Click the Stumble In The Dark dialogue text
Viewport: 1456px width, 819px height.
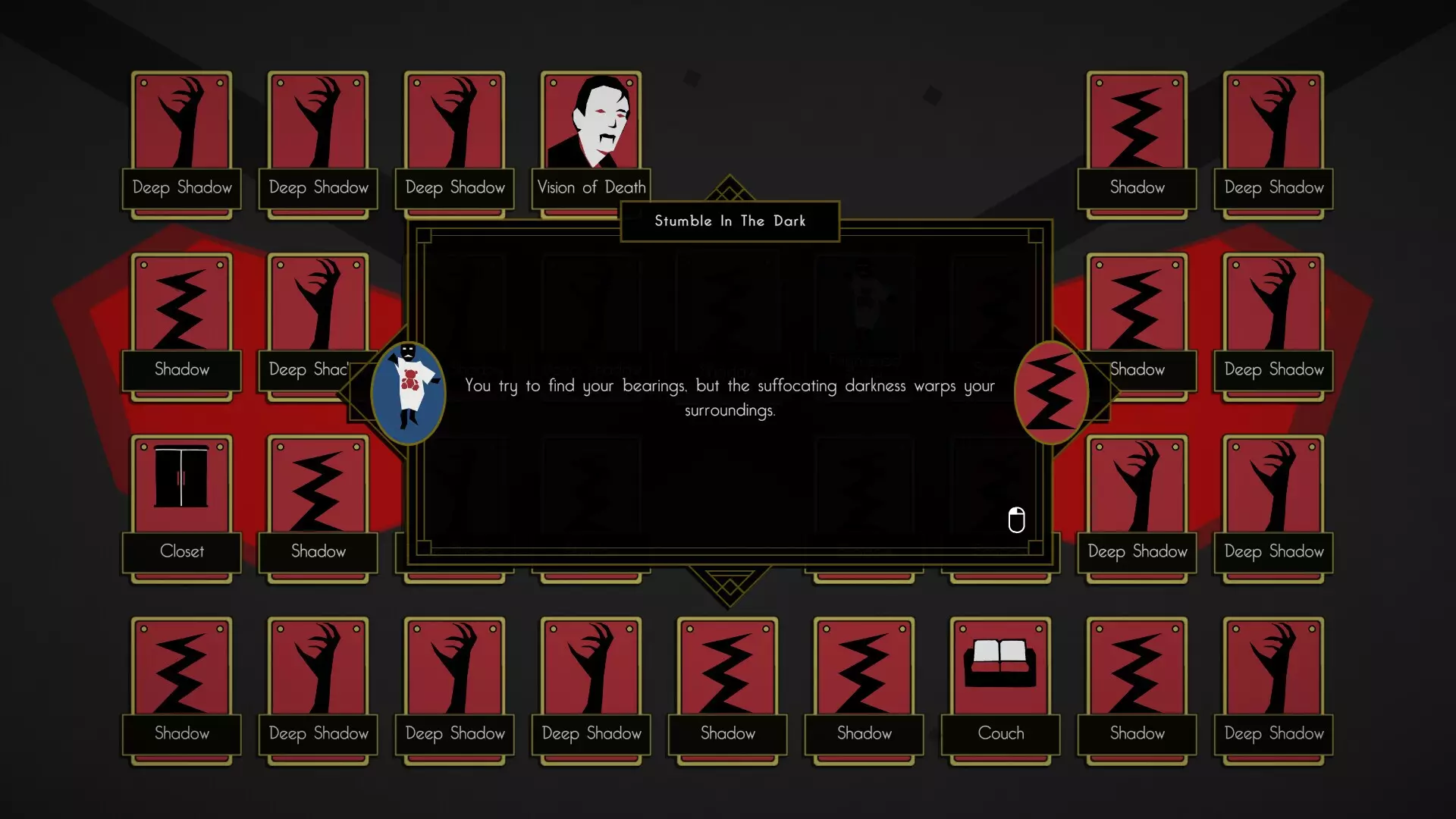(x=729, y=397)
